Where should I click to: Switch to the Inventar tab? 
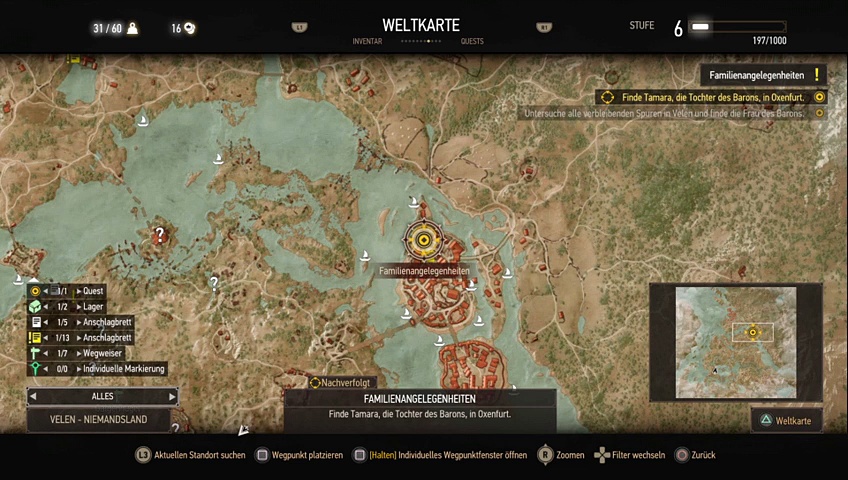(x=367, y=42)
